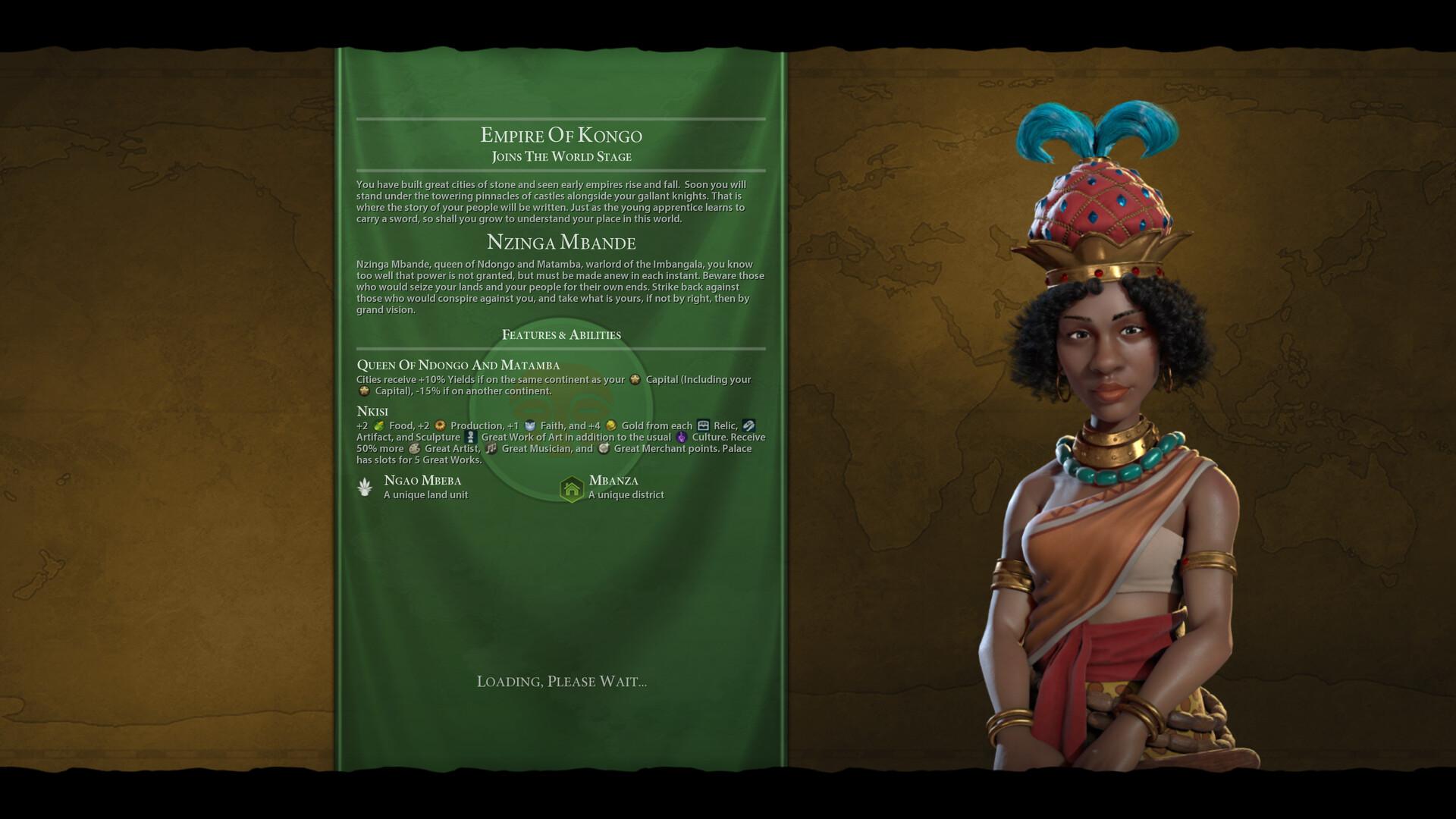Click the Culture icon in the Nkisi text

(x=680, y=438)
